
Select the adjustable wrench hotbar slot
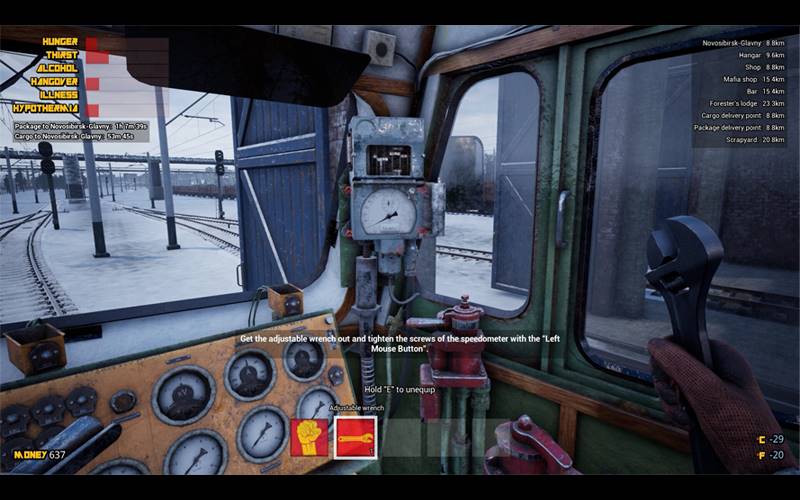click(355, 438)
